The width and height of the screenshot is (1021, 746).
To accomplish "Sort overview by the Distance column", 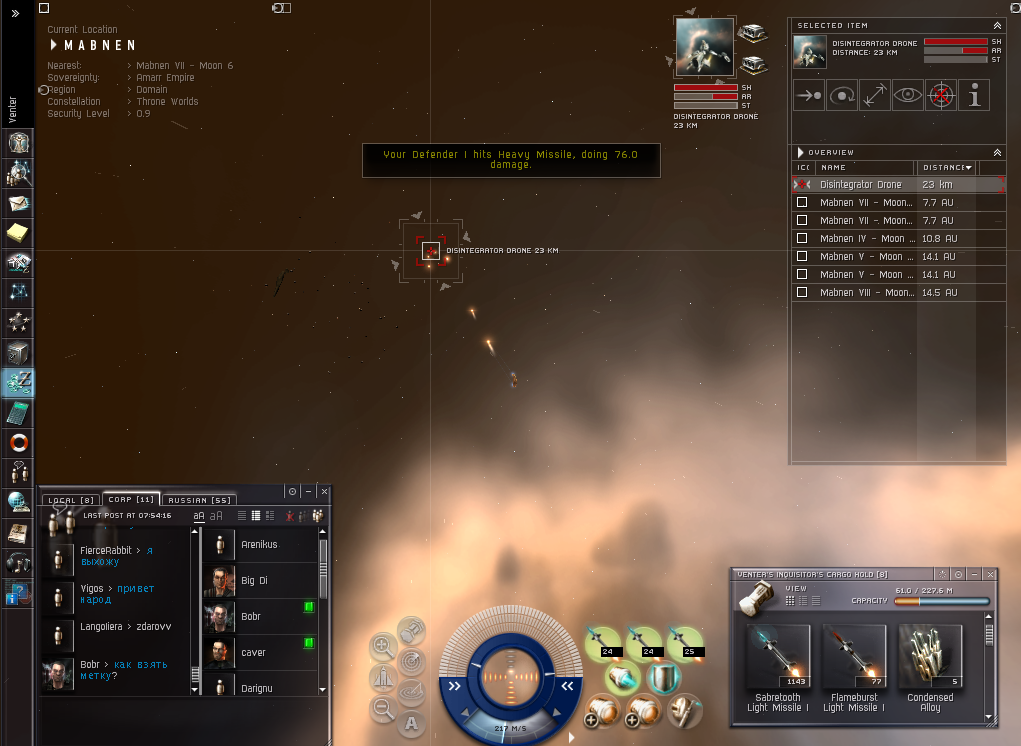I will coord(945,168).
